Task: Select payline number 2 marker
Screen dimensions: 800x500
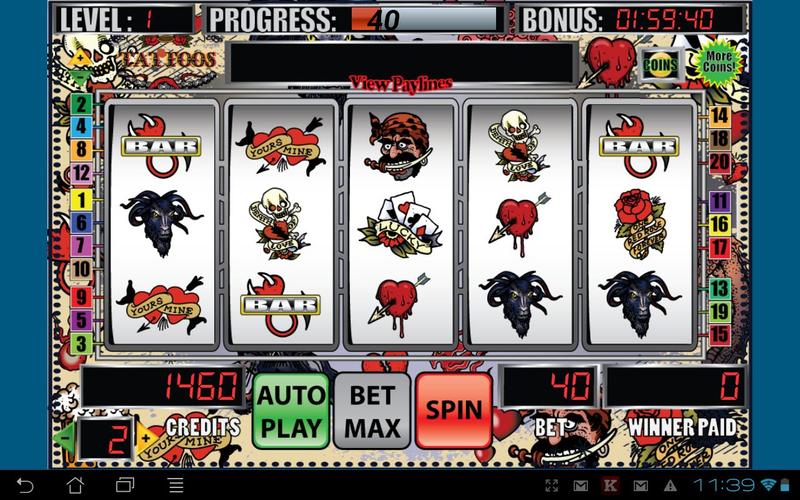Action: (80, 102)
